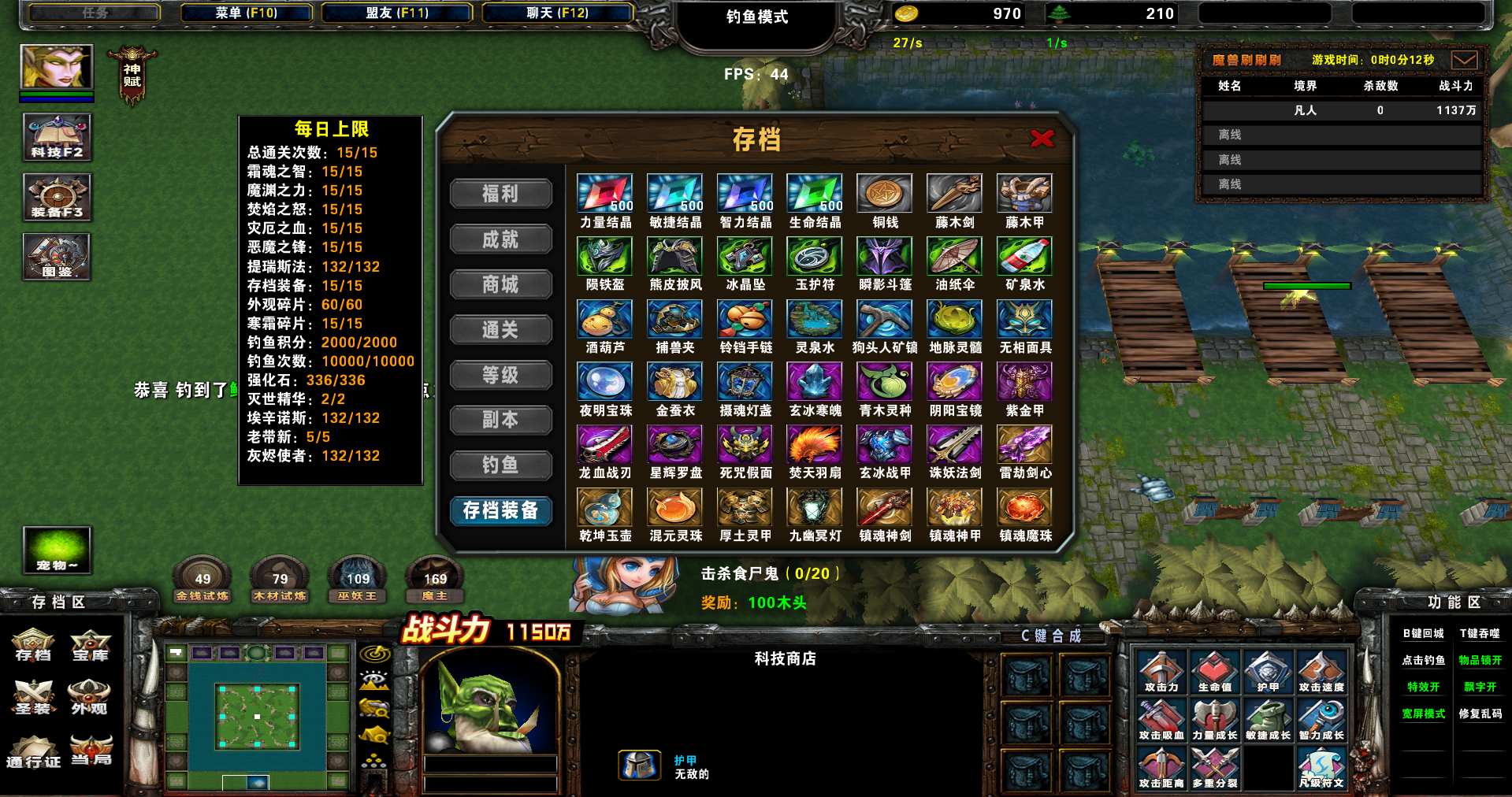
Task: Open the 菜单 (F10) menu
Action: [246, 13]
